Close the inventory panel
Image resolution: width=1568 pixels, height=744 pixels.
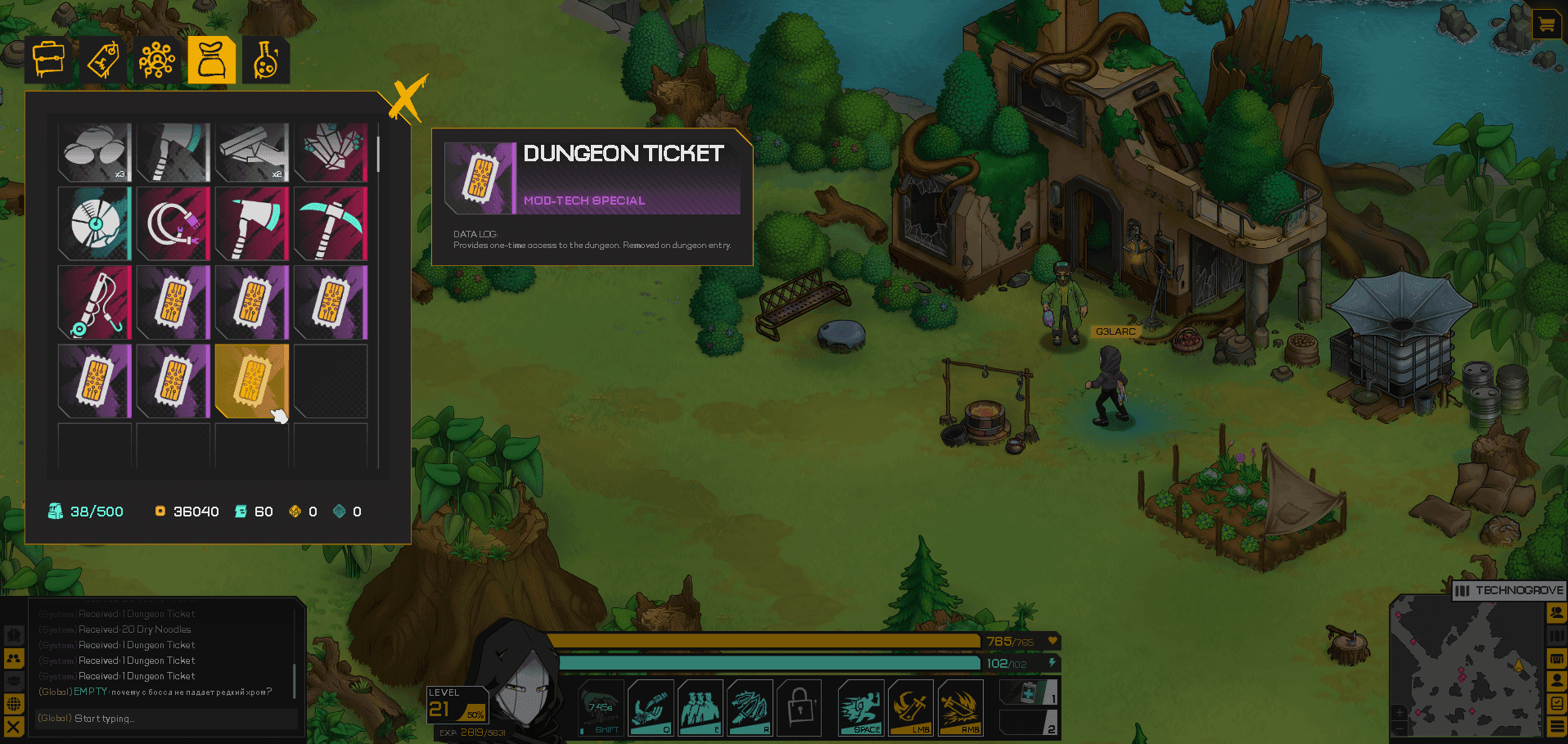[407, 99]
